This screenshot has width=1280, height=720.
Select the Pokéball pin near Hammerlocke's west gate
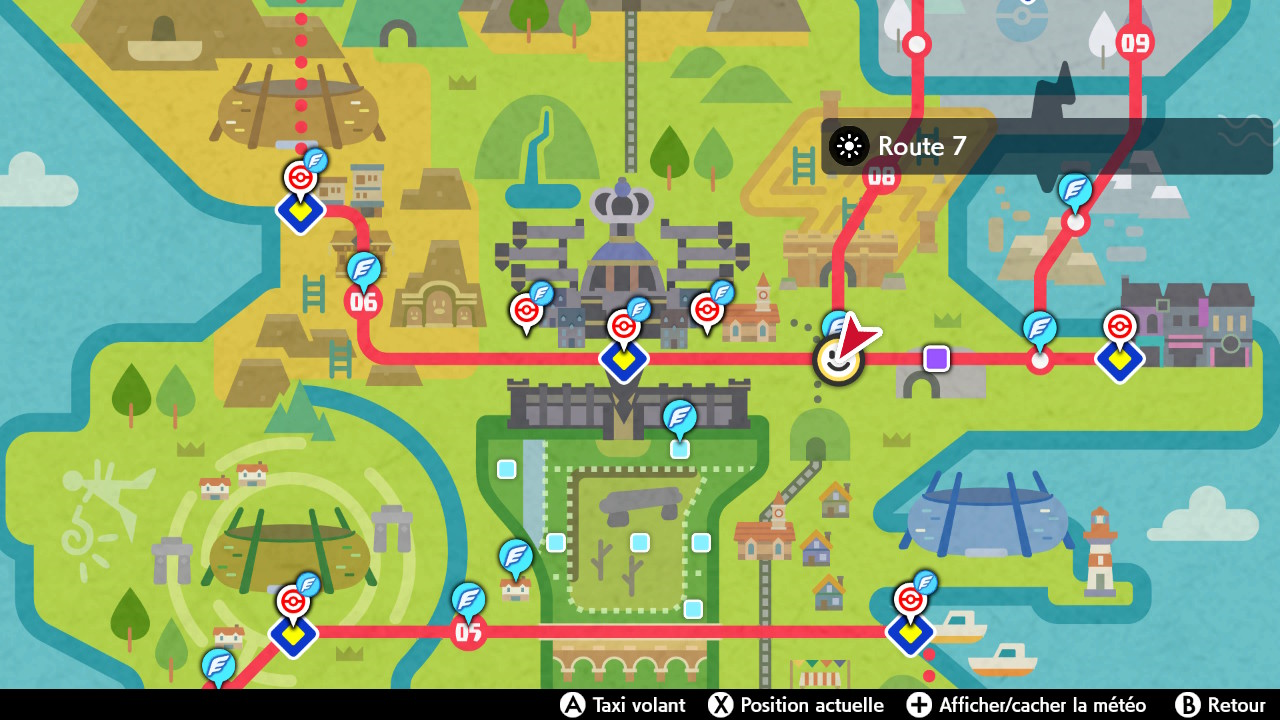pos(527,310)
